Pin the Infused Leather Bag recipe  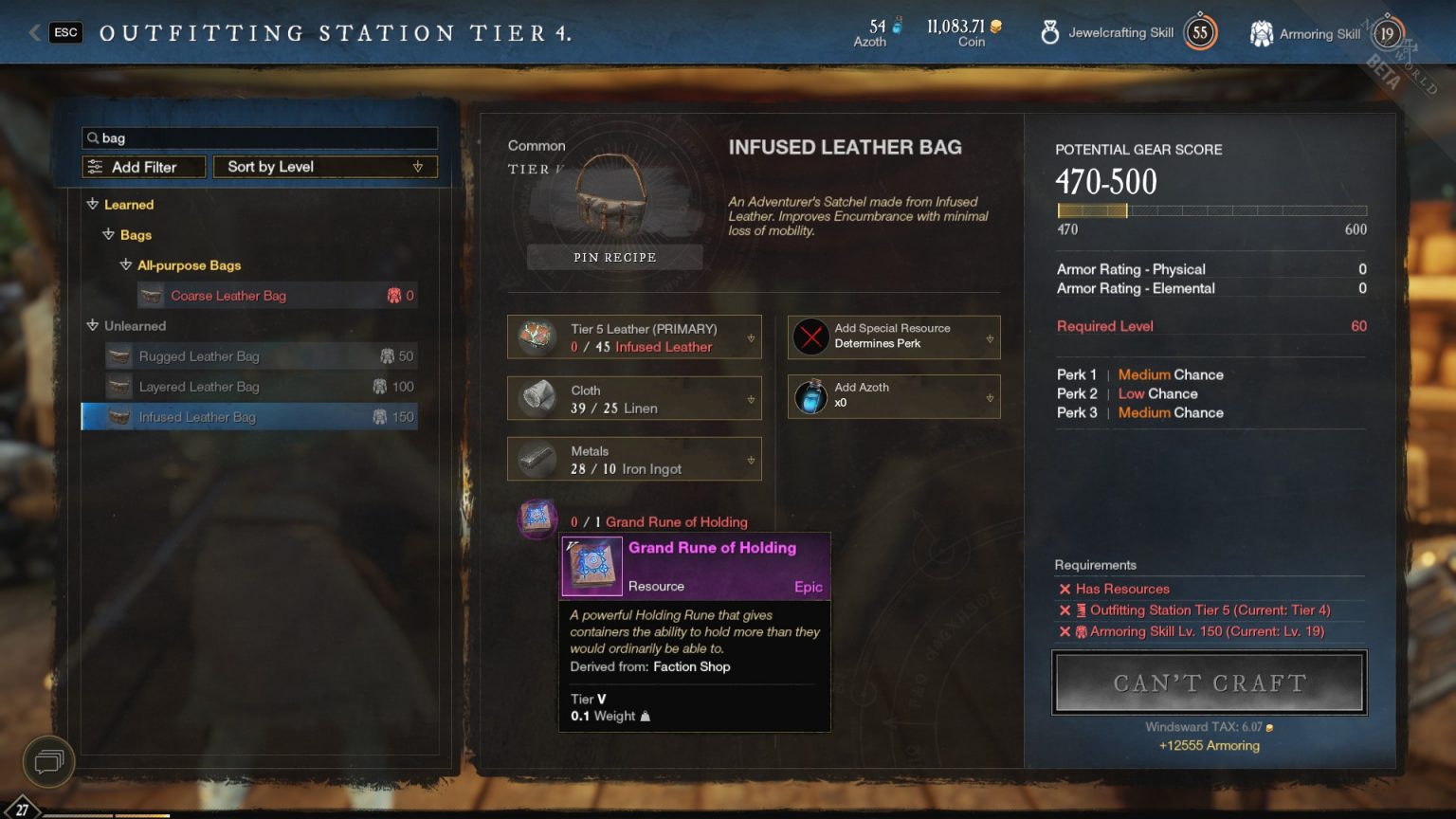(x=614, y=257)
